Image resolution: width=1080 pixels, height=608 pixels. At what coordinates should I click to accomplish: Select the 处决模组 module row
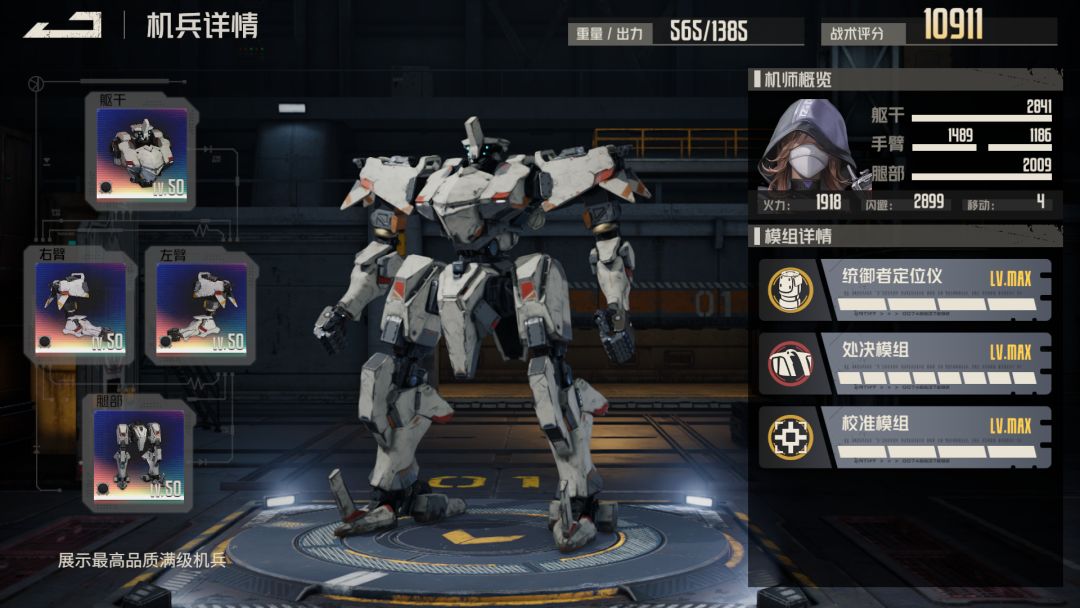[x=905, y=364]
